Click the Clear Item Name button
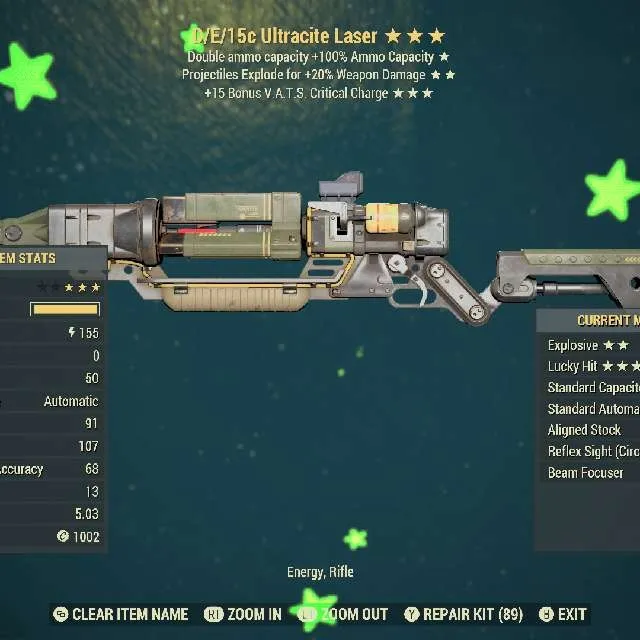Screen dimensions: 640x640 pyautogui.click(x=120, y=614)
